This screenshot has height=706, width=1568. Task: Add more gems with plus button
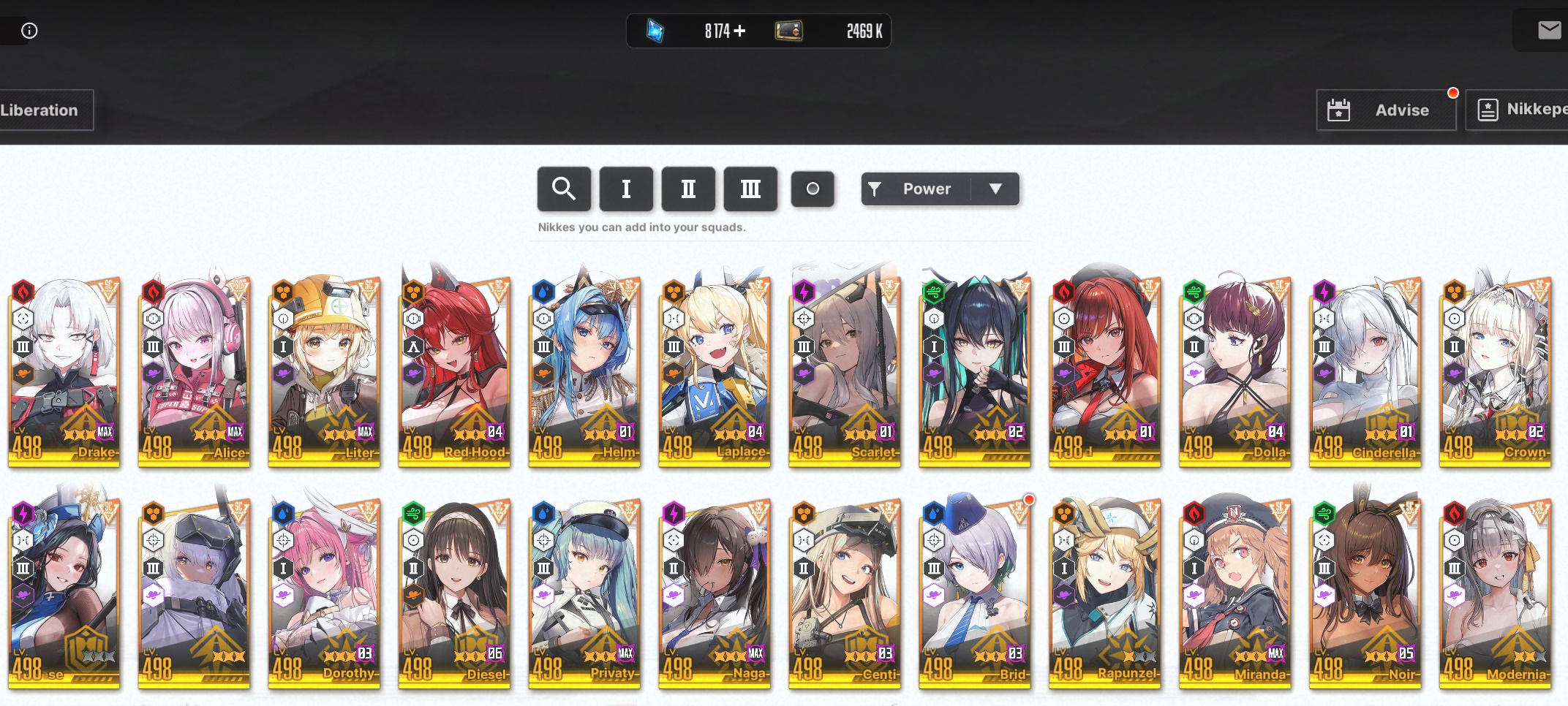click(x=740, y=31)
